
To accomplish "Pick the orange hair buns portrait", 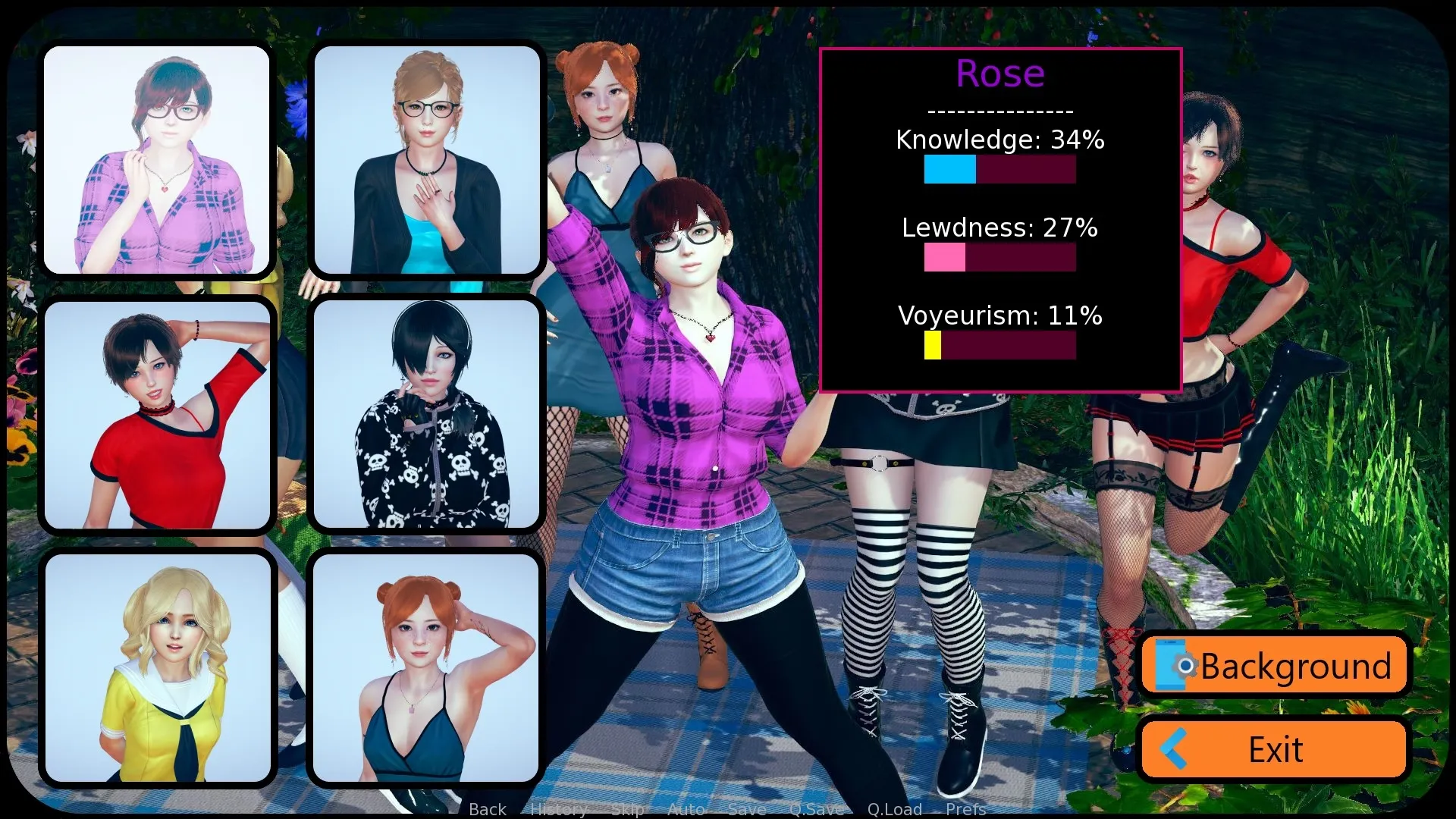I will click(x=427, y=668).
